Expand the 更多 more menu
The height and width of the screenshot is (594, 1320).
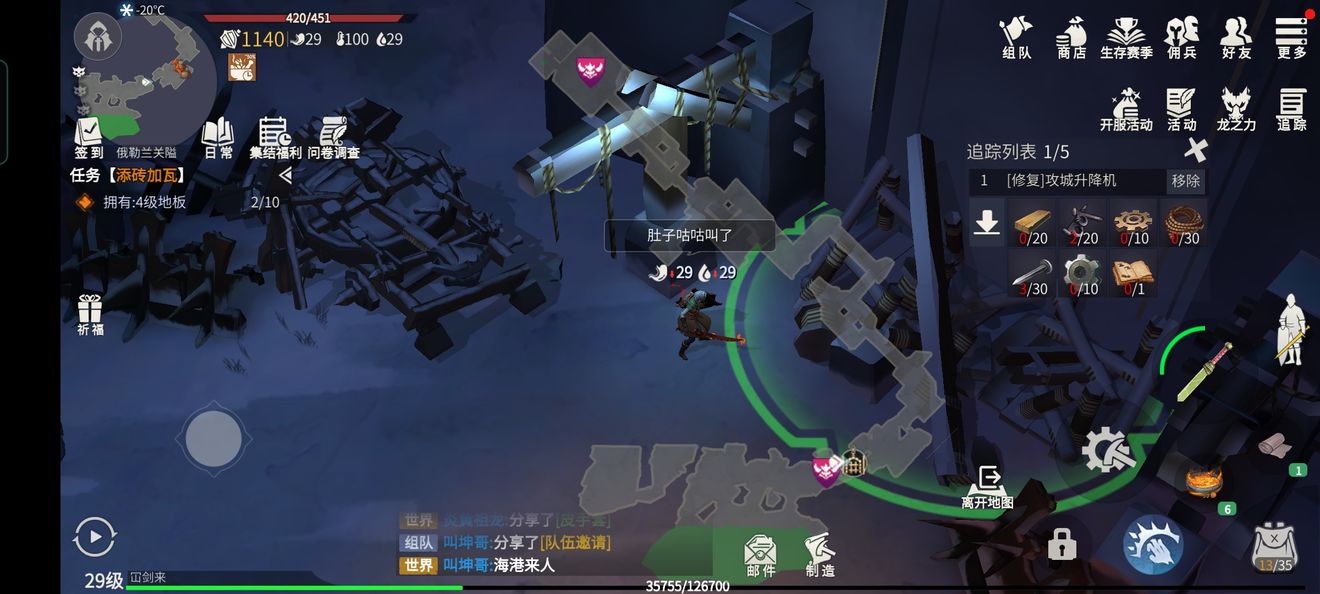click(1291, 36)
